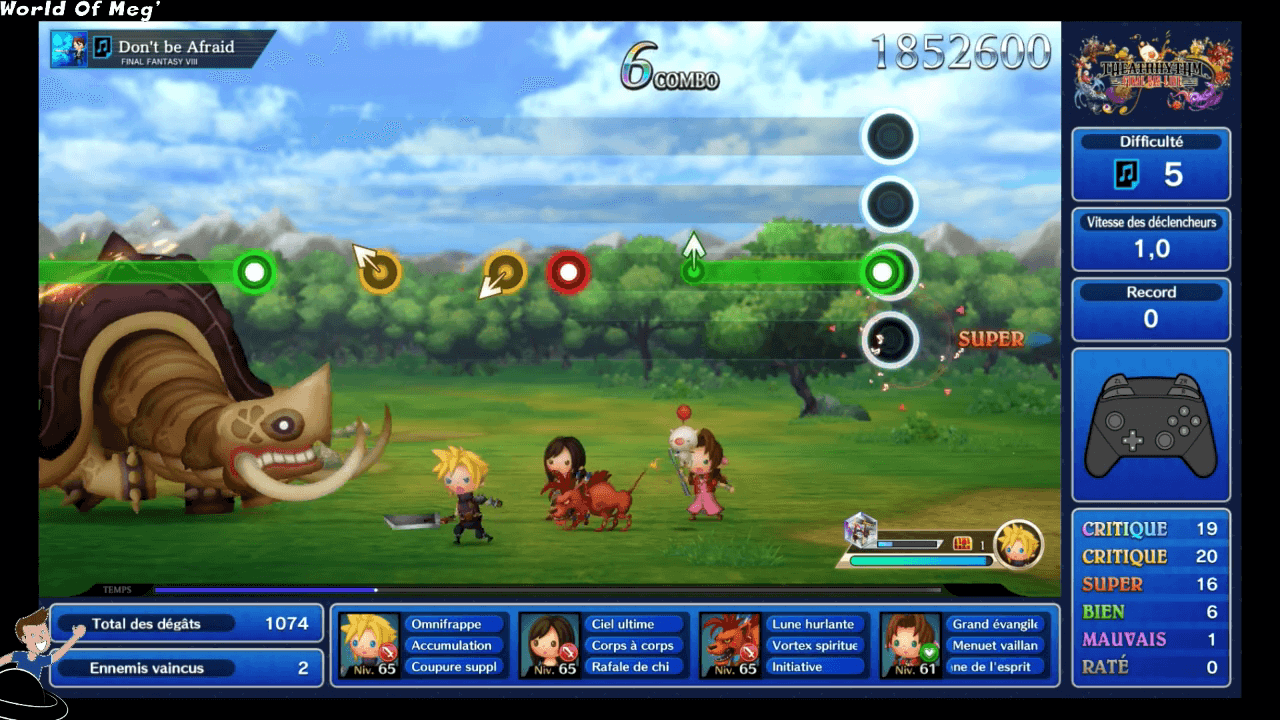Activate the Ciel ultime ability
1280x720 pixels.
633,624
